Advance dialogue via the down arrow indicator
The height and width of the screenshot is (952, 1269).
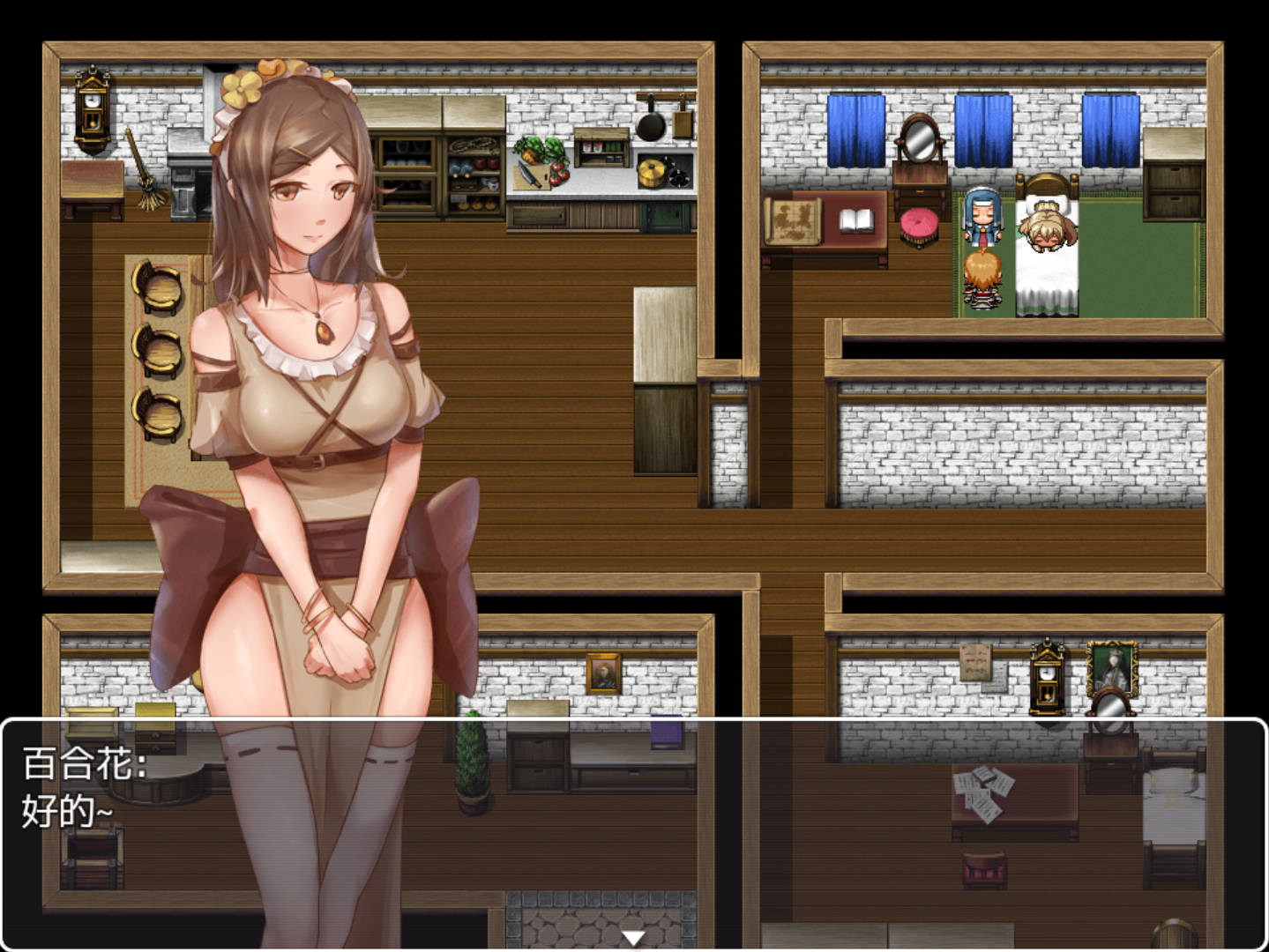634,938
